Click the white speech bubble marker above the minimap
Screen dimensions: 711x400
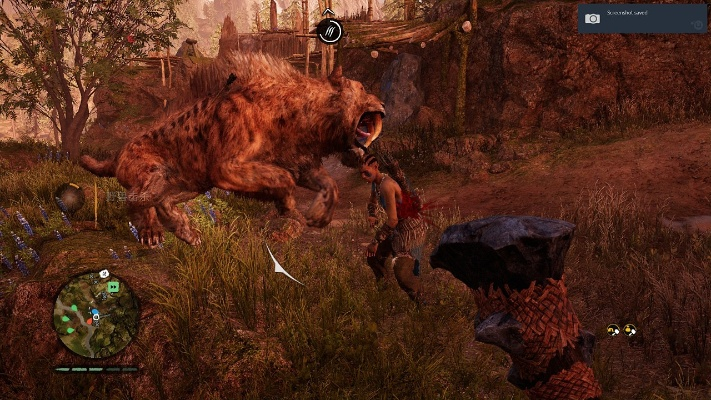(x=104, y=273)
